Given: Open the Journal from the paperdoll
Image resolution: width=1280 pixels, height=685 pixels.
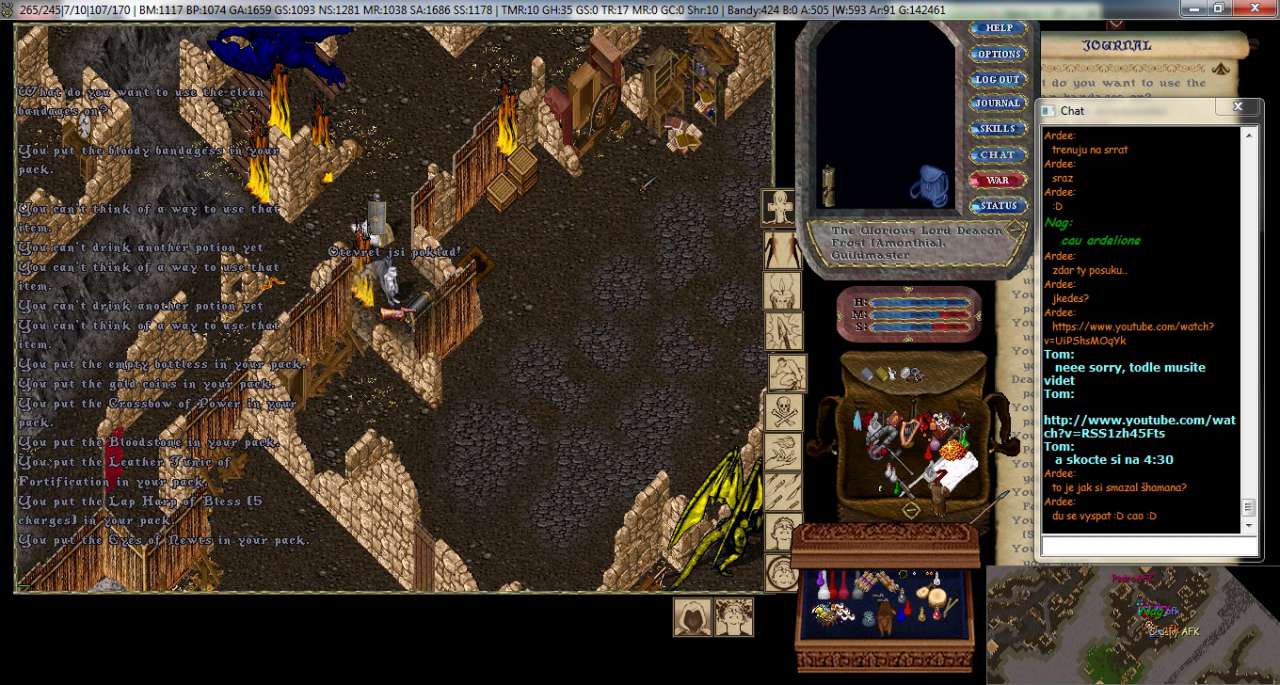Looking at the screenshot, I should point(997,103).
